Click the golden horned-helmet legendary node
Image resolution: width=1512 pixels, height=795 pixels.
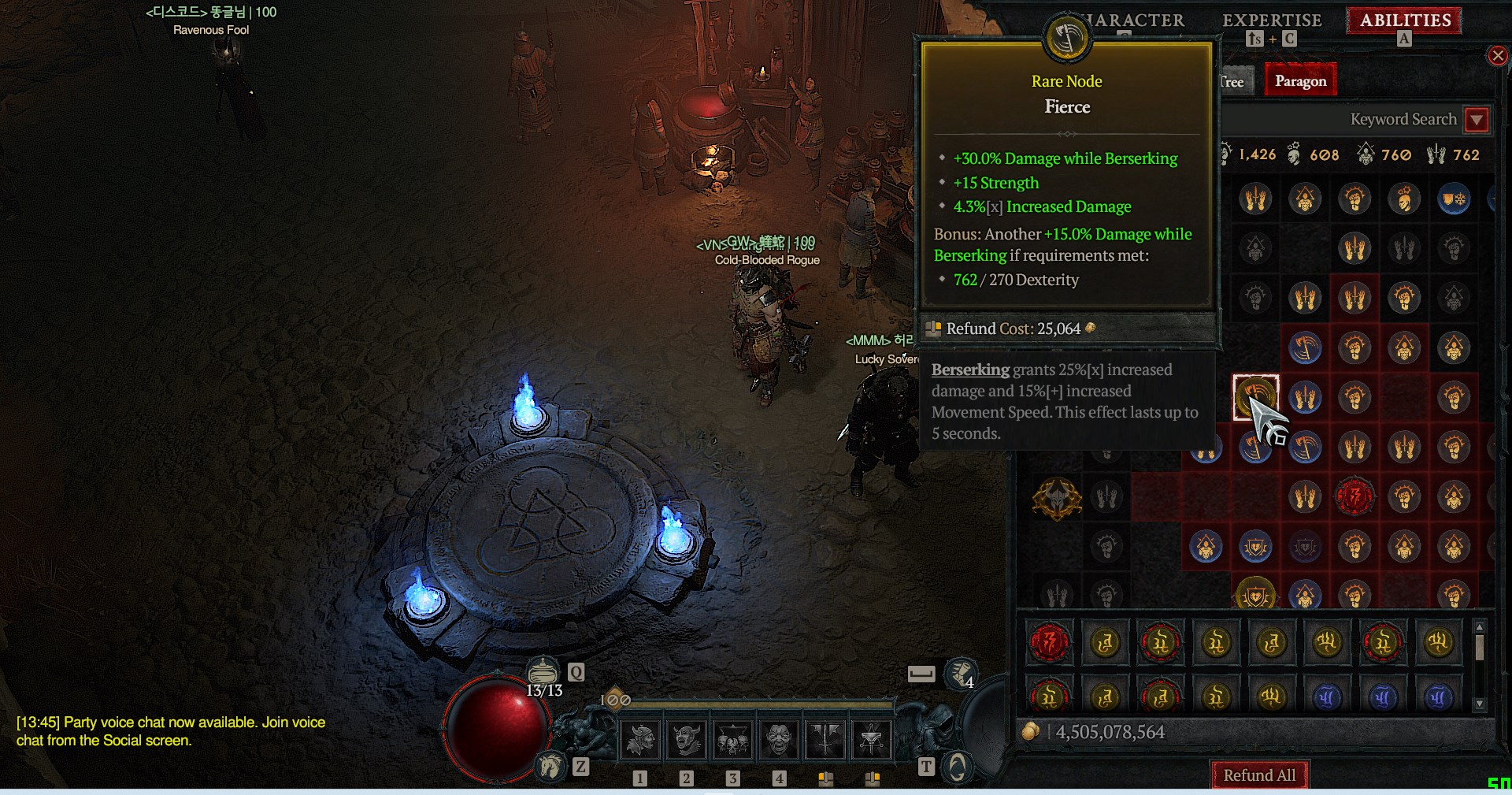pos(1057,498)
